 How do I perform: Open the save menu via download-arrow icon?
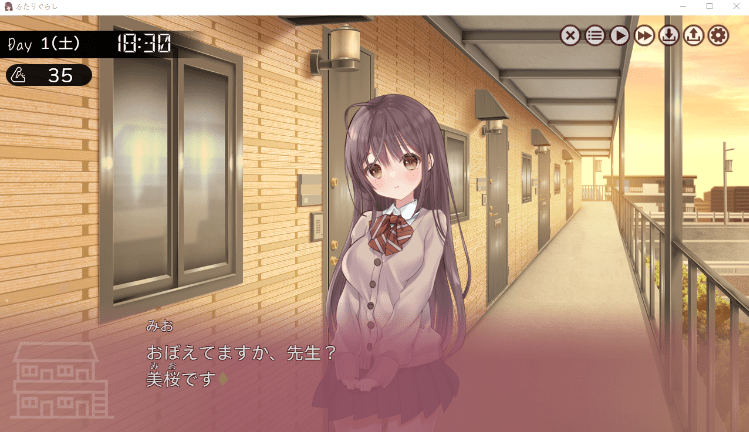(669, 36)
